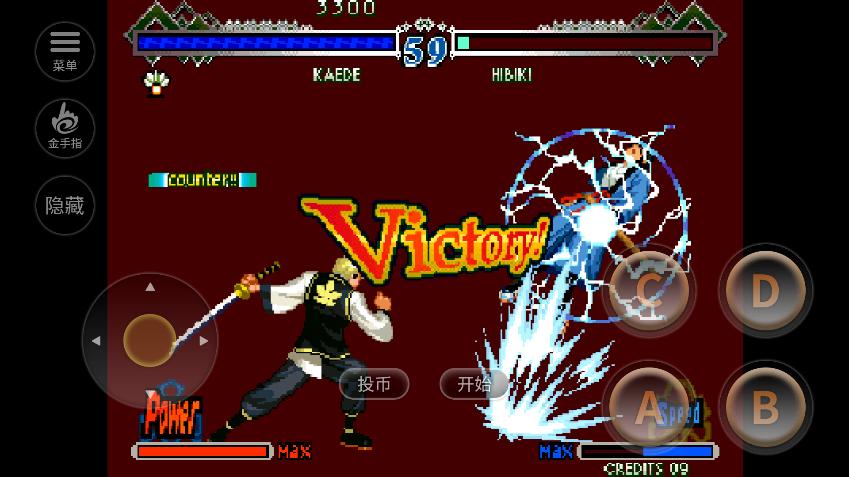Tap the 开始 start button

[474, 384]
